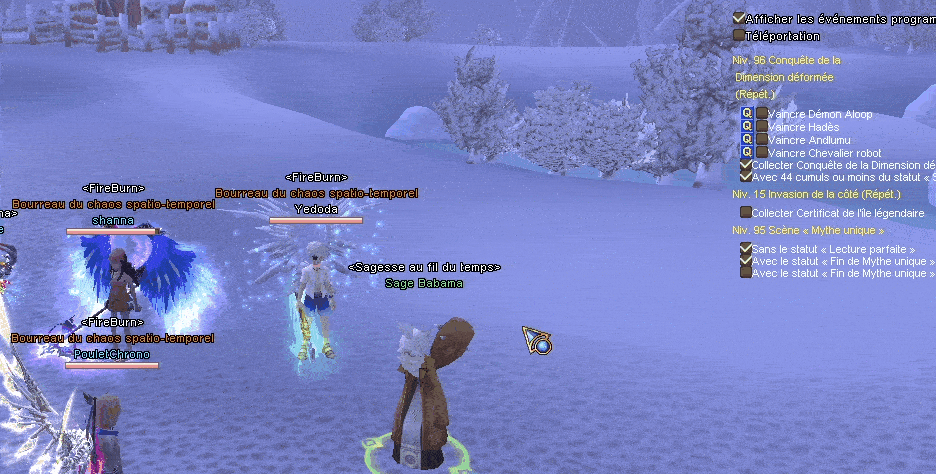
Task: Click the "Avec 44 cumuls" objective line
Action: [842, 177]
